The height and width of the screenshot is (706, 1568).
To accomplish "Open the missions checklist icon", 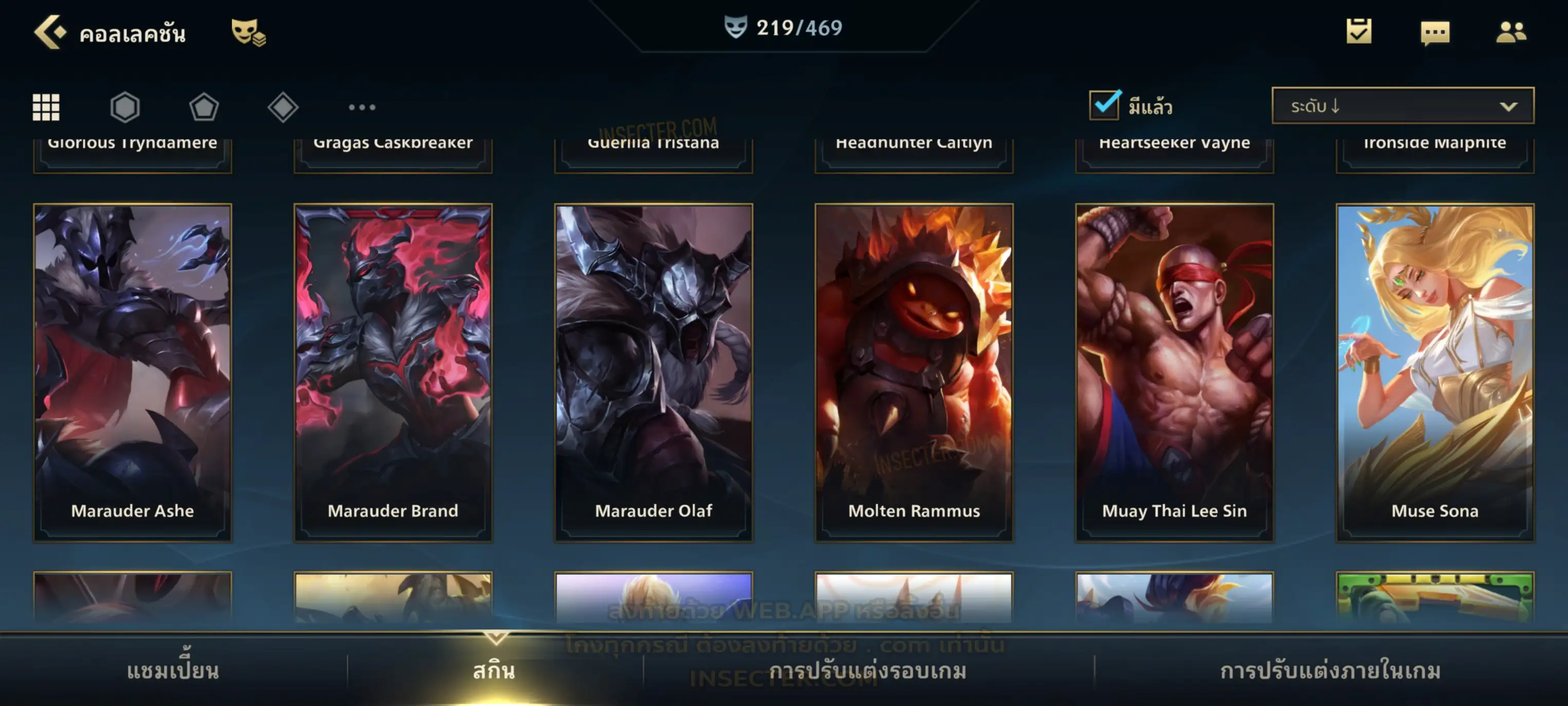I will coord(1359,31).
